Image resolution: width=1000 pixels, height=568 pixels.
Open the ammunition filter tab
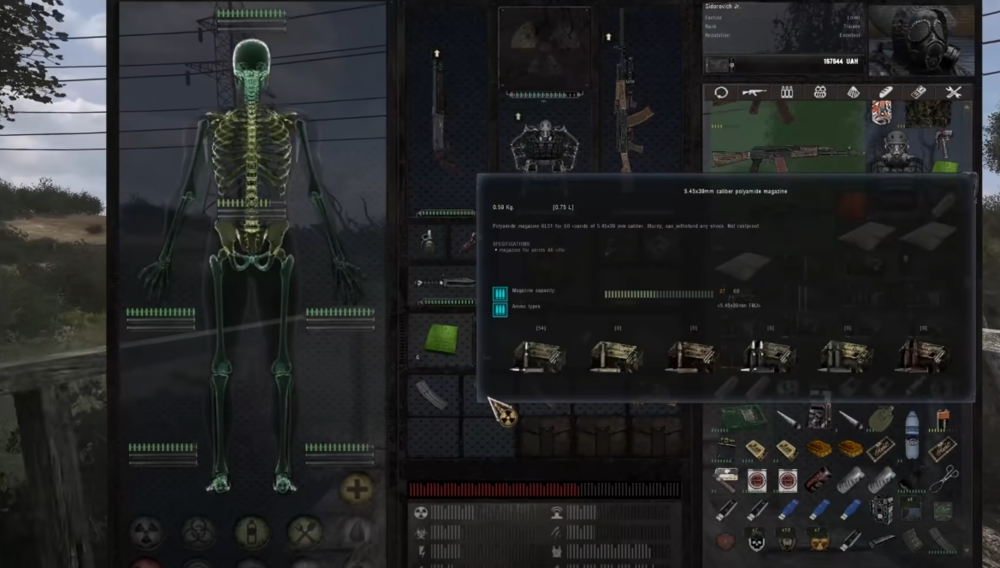click(786, 92)
